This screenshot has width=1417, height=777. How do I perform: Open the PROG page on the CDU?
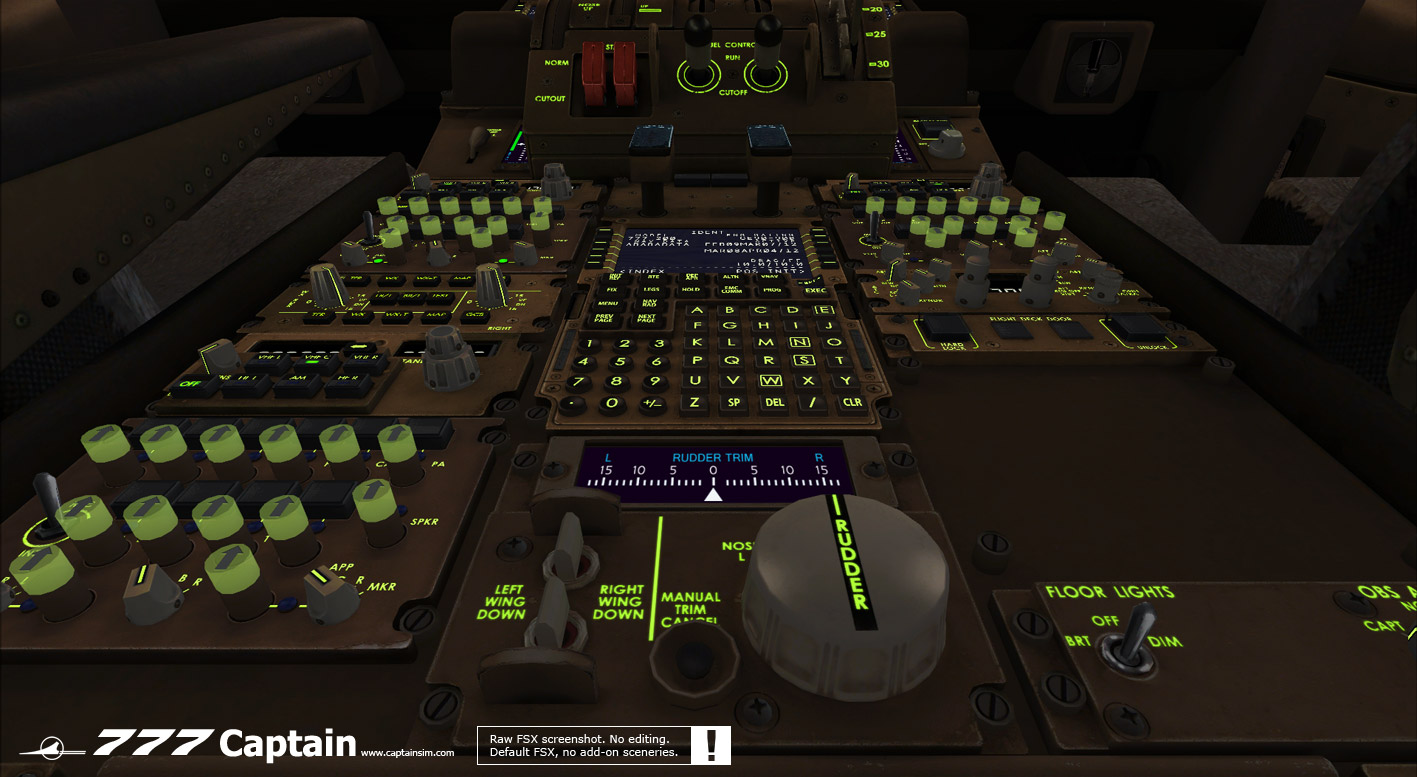point(772,289)
